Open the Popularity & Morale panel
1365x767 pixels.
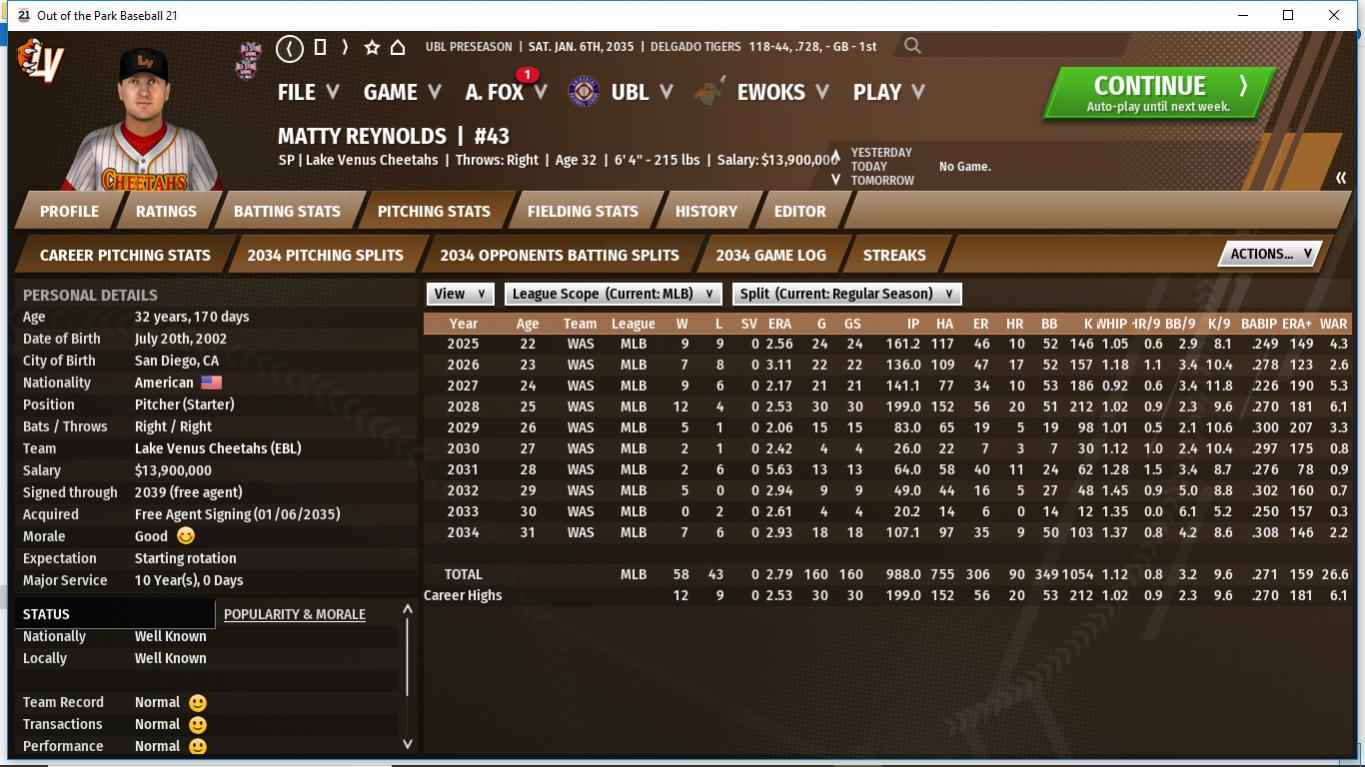tap(294, 614)
